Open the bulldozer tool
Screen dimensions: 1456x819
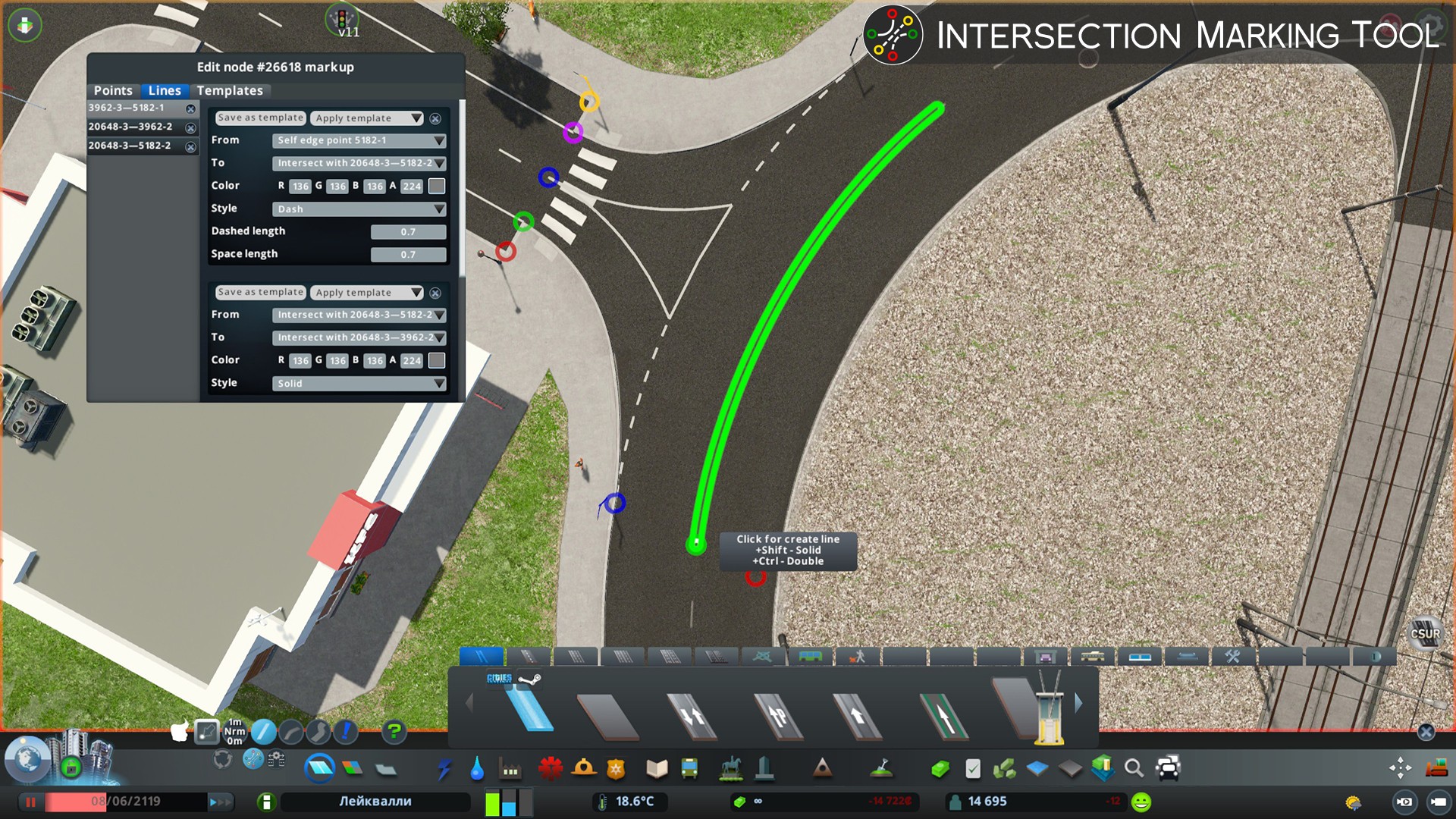(x=1436, y=768)
